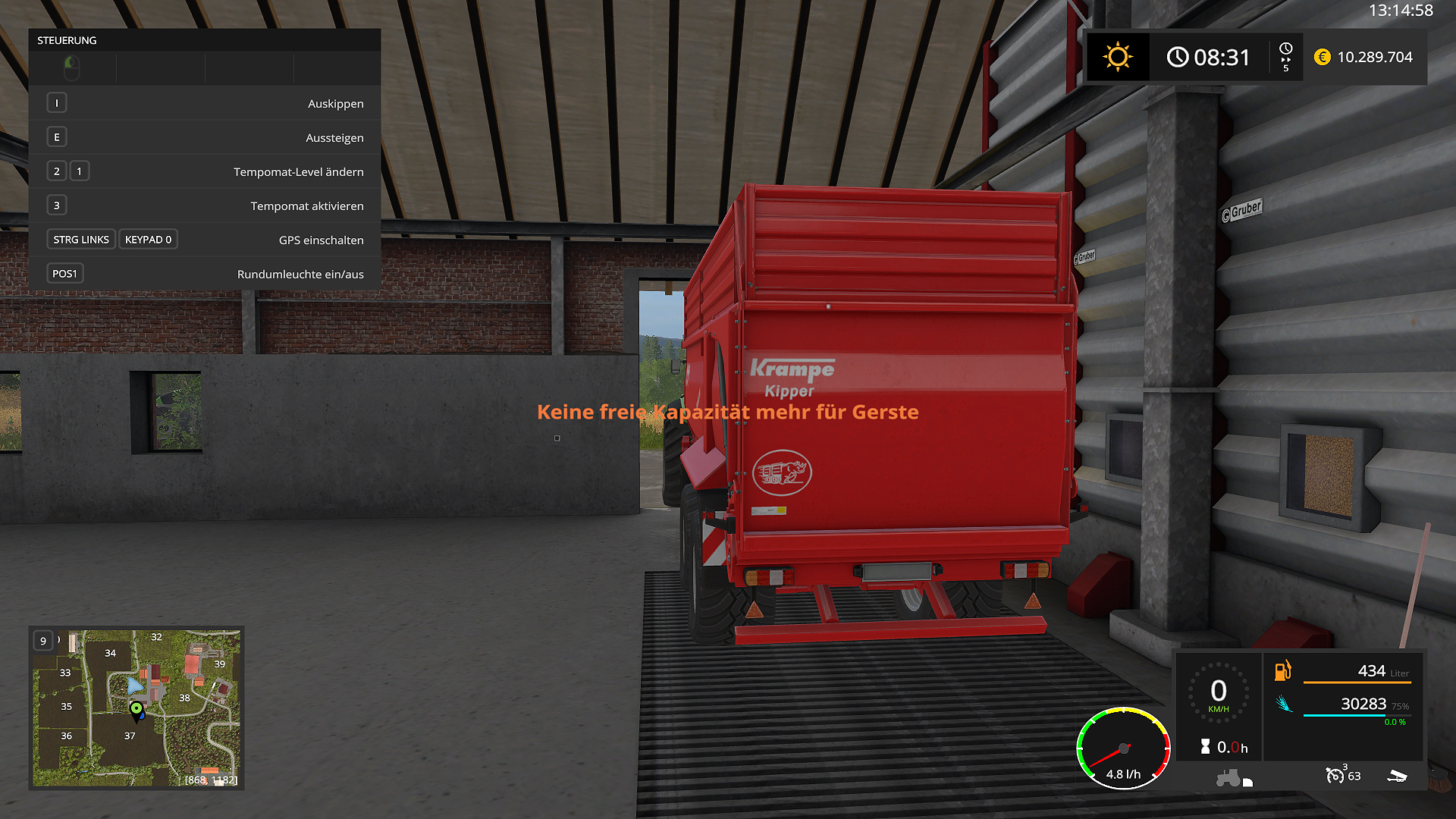Click the fuel pump icon
This screenshot has height=819, width=1456.
pyautogui.click(x=1282, y=670)
